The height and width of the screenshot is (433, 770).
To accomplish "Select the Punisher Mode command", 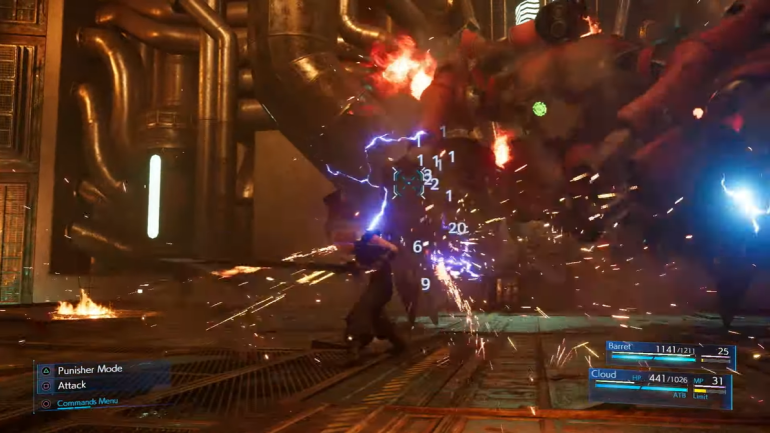I will click(88, 369).
